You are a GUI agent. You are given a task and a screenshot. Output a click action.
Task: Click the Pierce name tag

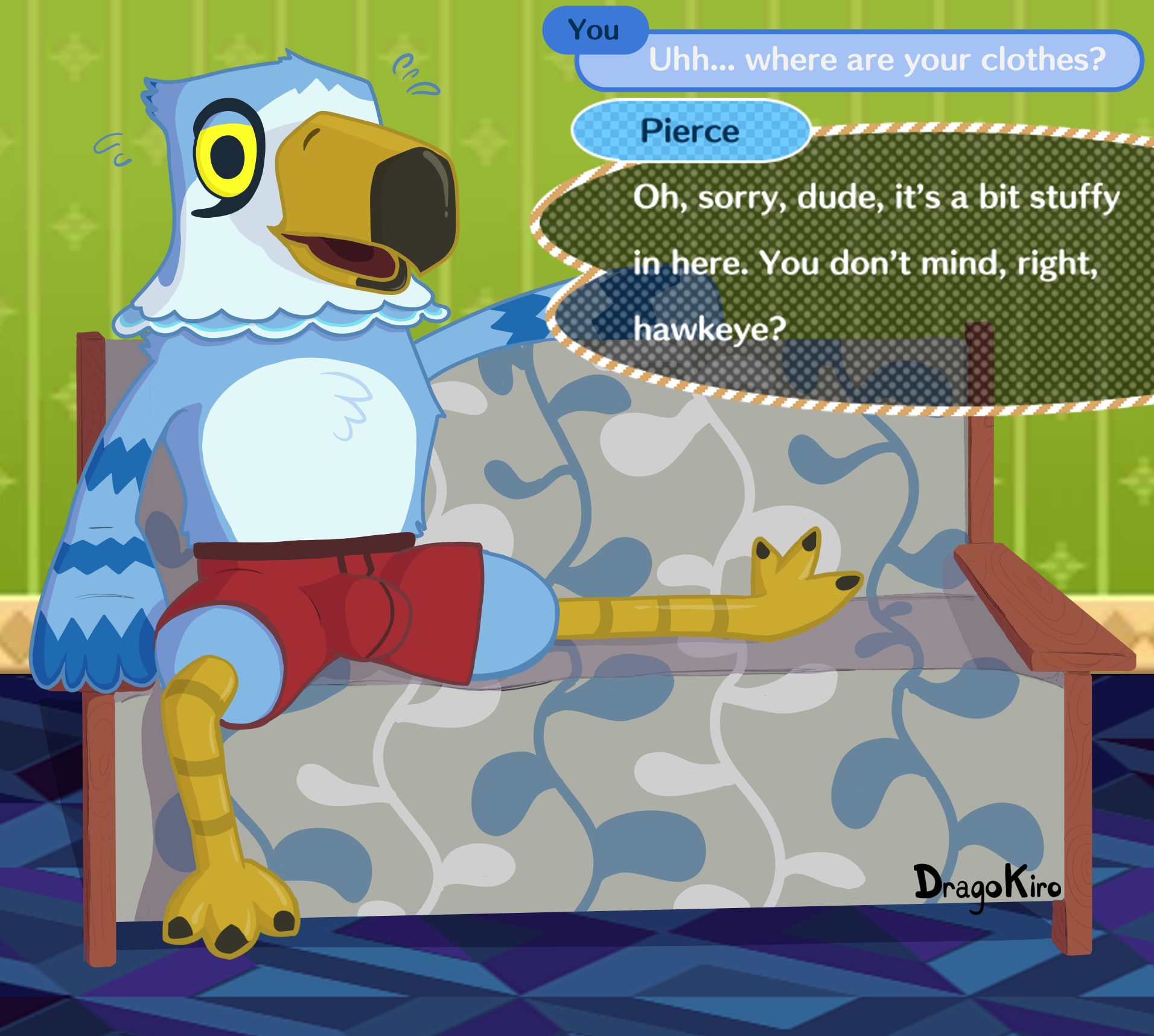(x=690, y=131)
